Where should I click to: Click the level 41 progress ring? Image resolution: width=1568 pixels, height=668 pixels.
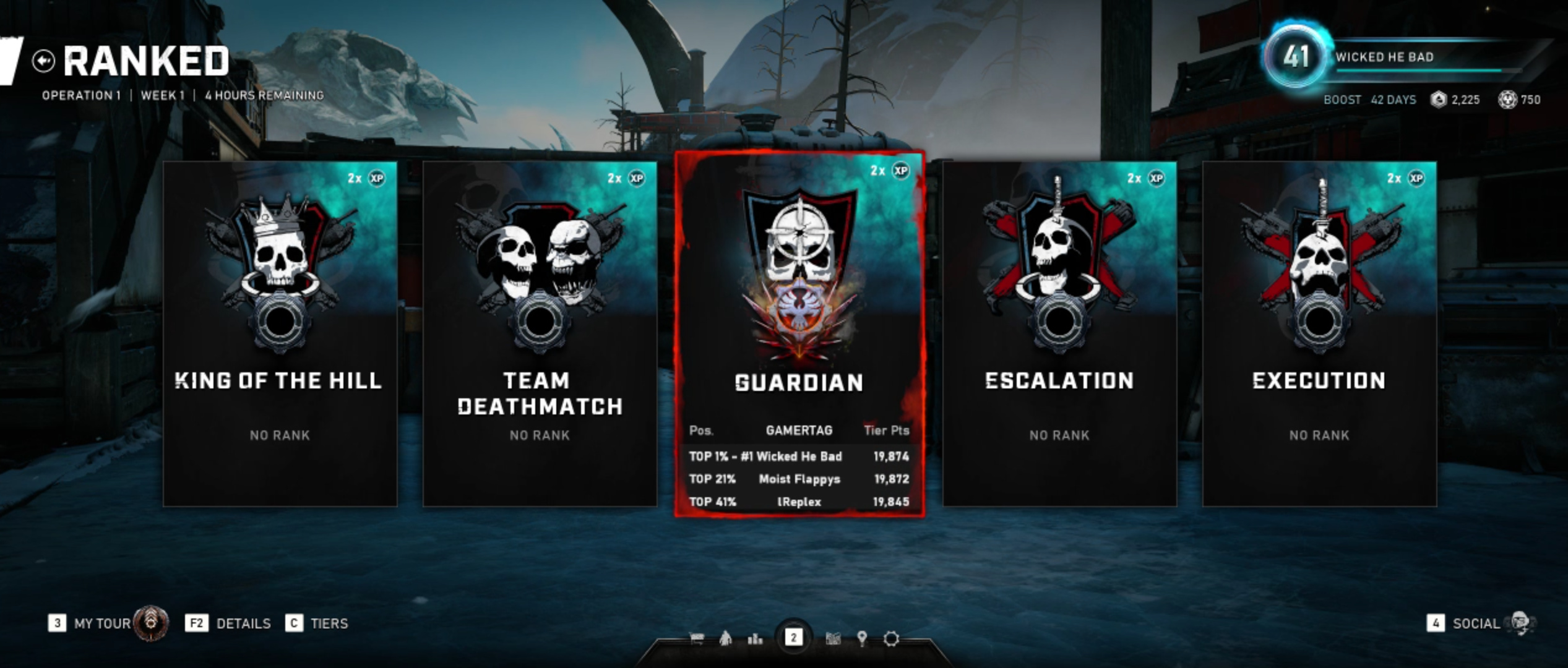[x=1298, y=58]
